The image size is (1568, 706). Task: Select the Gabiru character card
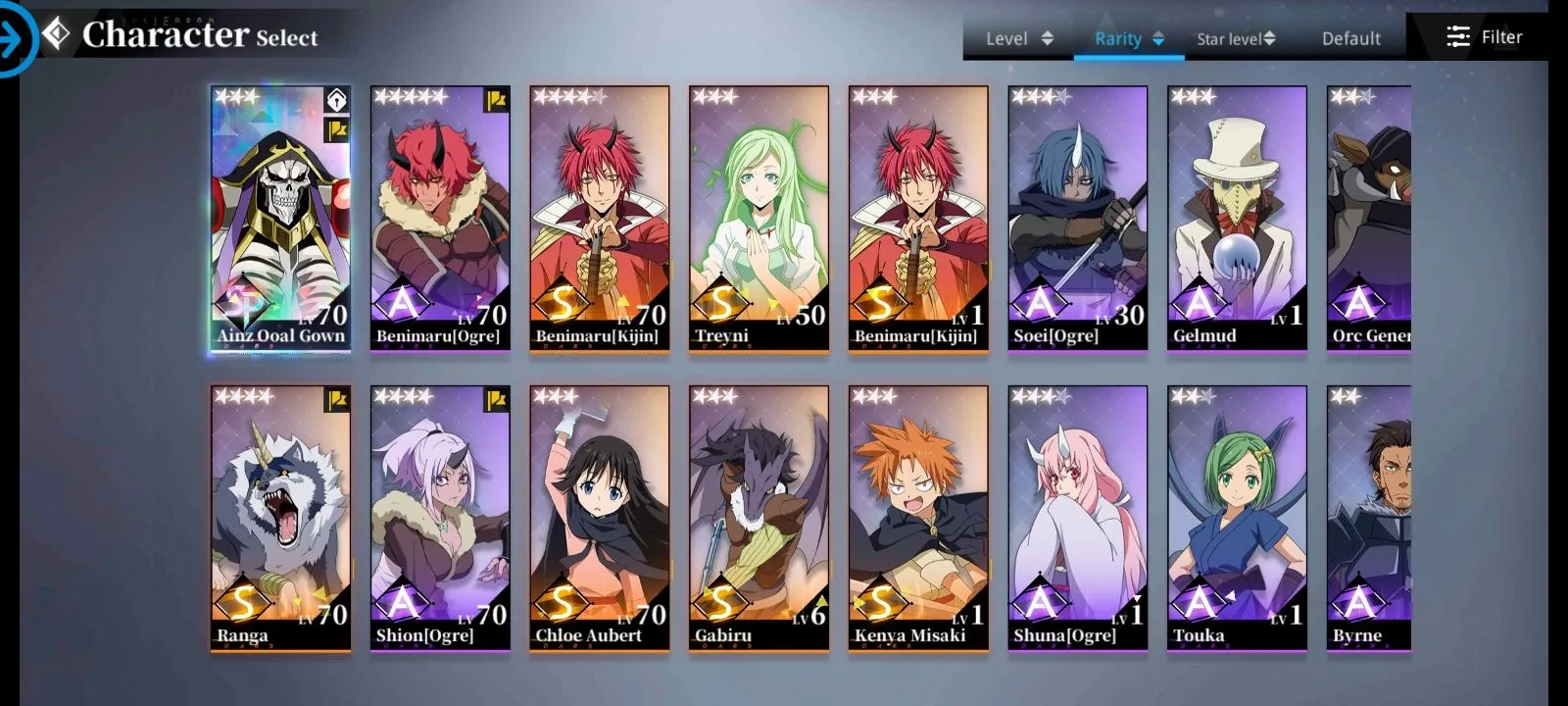[x=759, y=518]
